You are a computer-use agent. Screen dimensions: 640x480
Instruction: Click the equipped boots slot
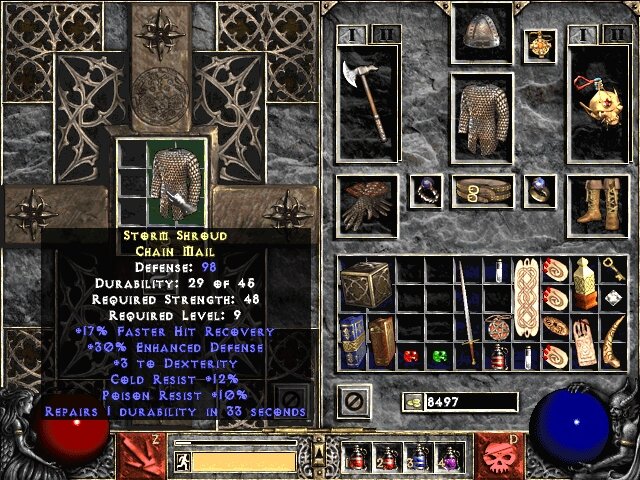click(596, 198)
